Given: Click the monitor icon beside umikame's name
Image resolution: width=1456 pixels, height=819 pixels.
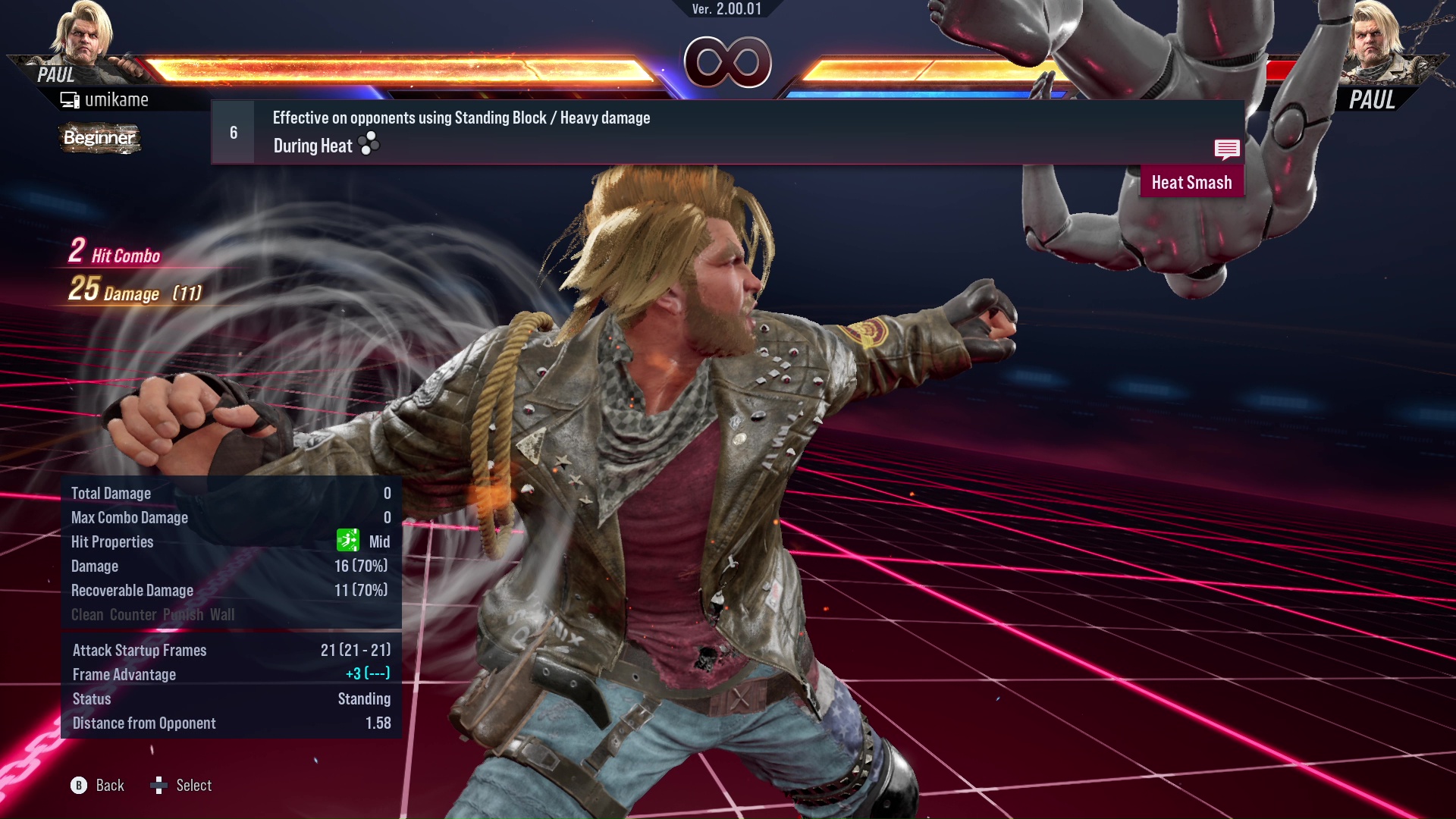Looking at the screenshot, I should click(68, 99).
